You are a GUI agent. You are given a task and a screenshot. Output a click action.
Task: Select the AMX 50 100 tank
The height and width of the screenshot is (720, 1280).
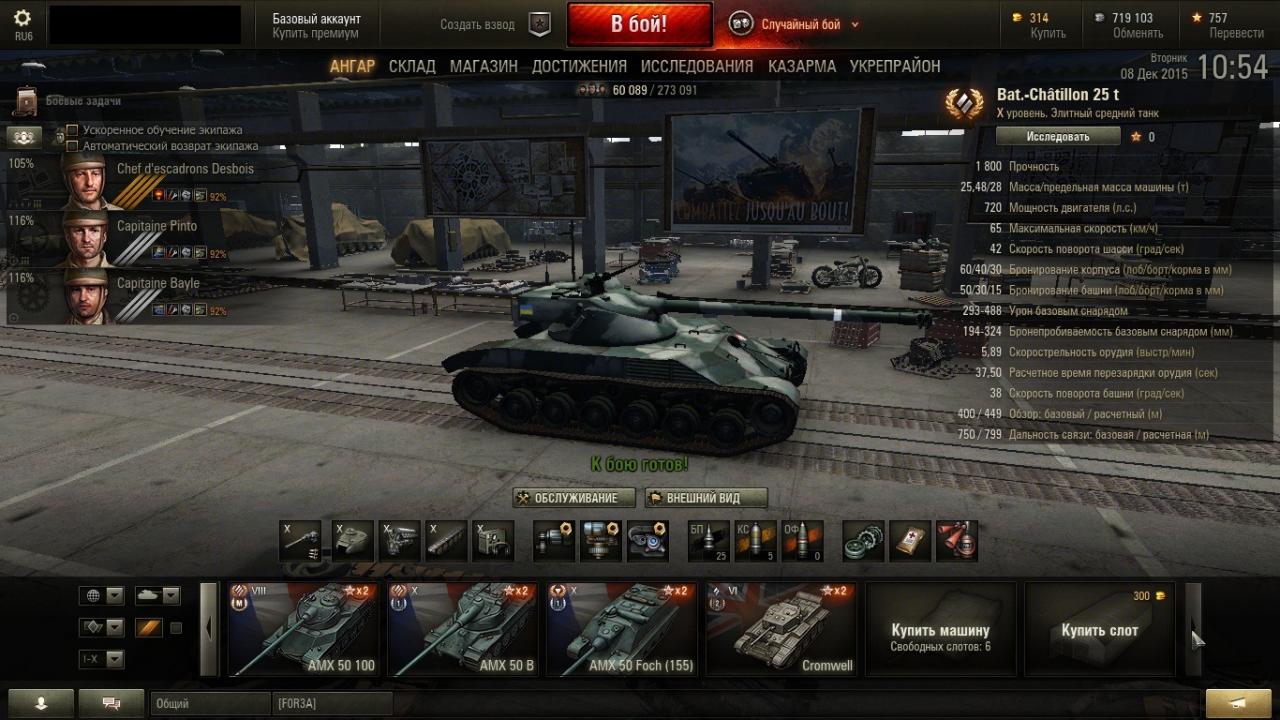(x=303, y=630)
